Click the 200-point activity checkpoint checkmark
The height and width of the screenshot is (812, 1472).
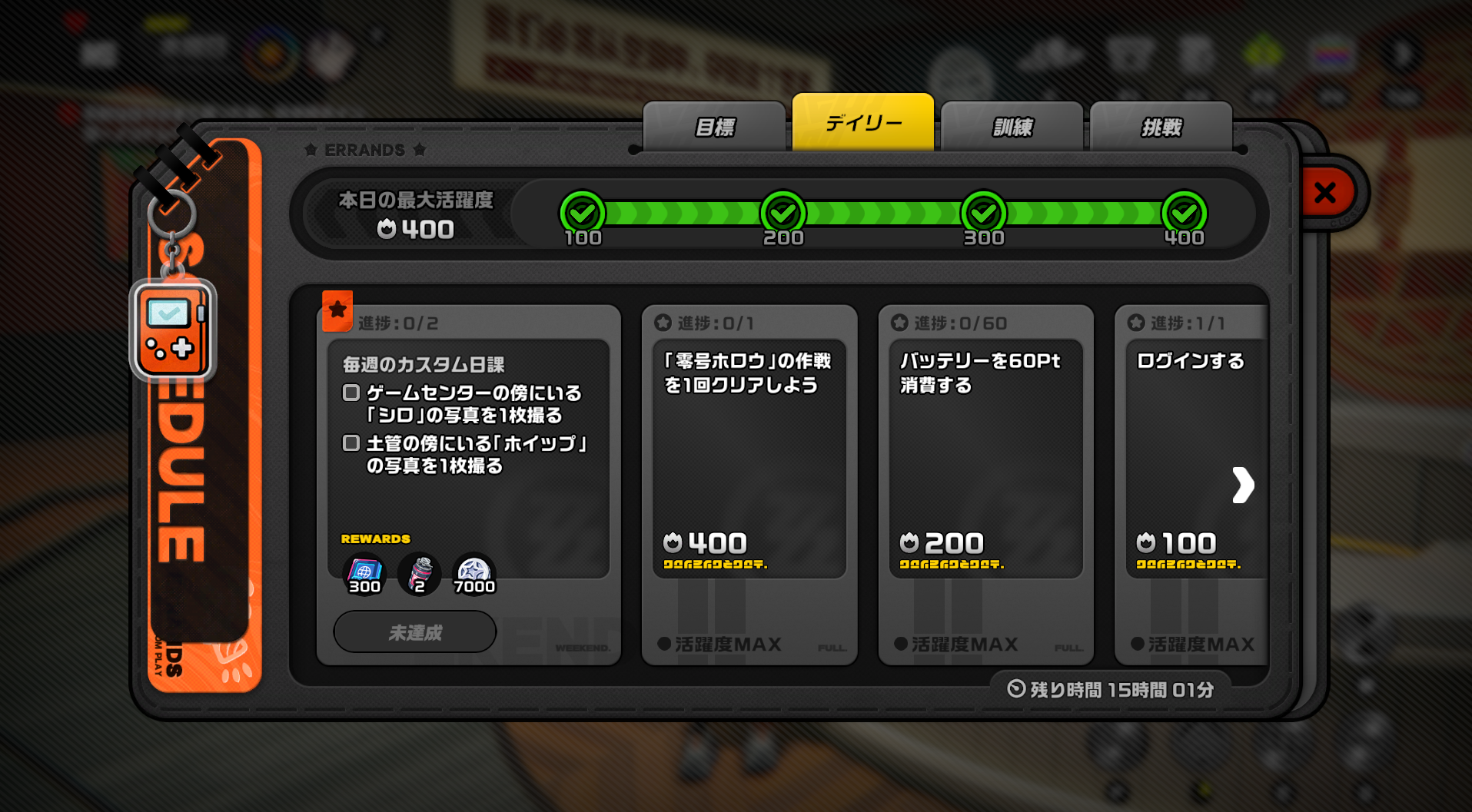coord(783,213)
